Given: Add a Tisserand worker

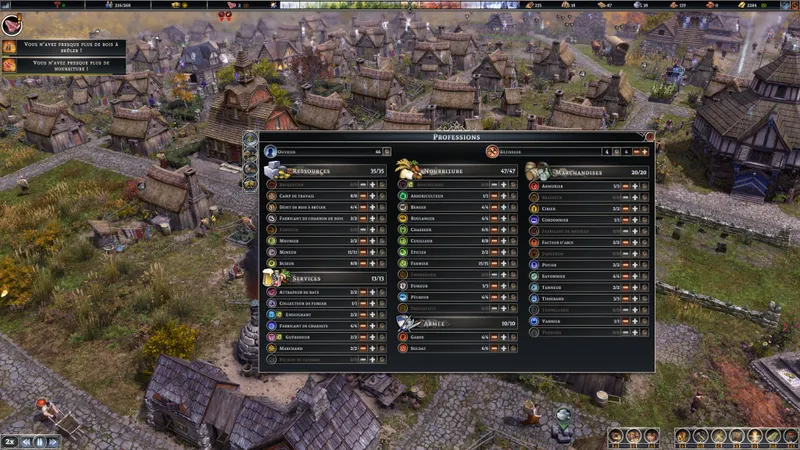Looking at the screenshot, I should pos(635,298).
